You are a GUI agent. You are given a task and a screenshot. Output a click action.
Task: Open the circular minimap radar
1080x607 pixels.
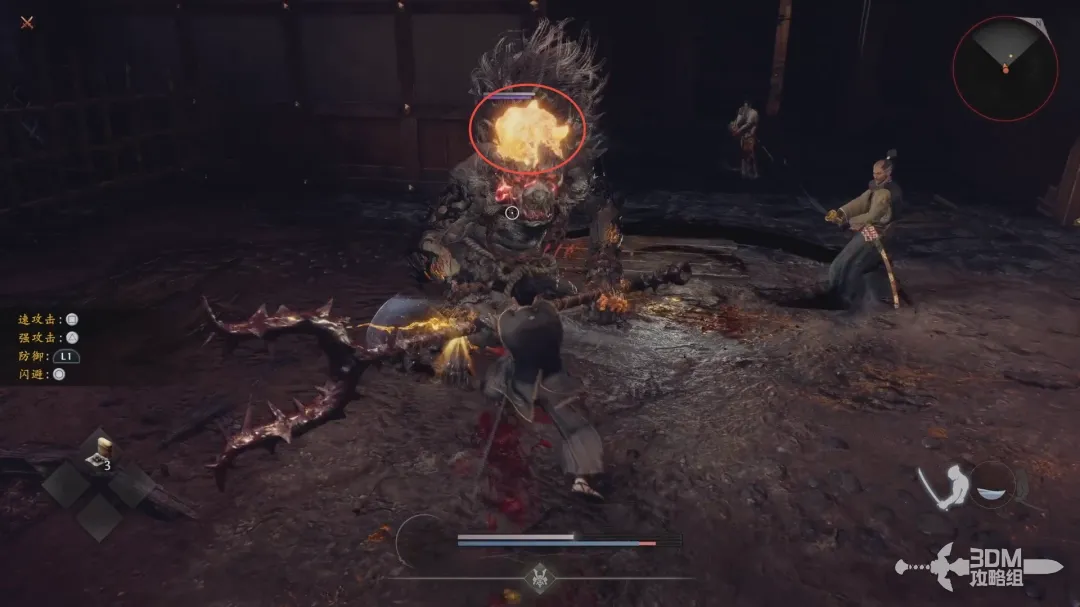tap(1005, 68)
